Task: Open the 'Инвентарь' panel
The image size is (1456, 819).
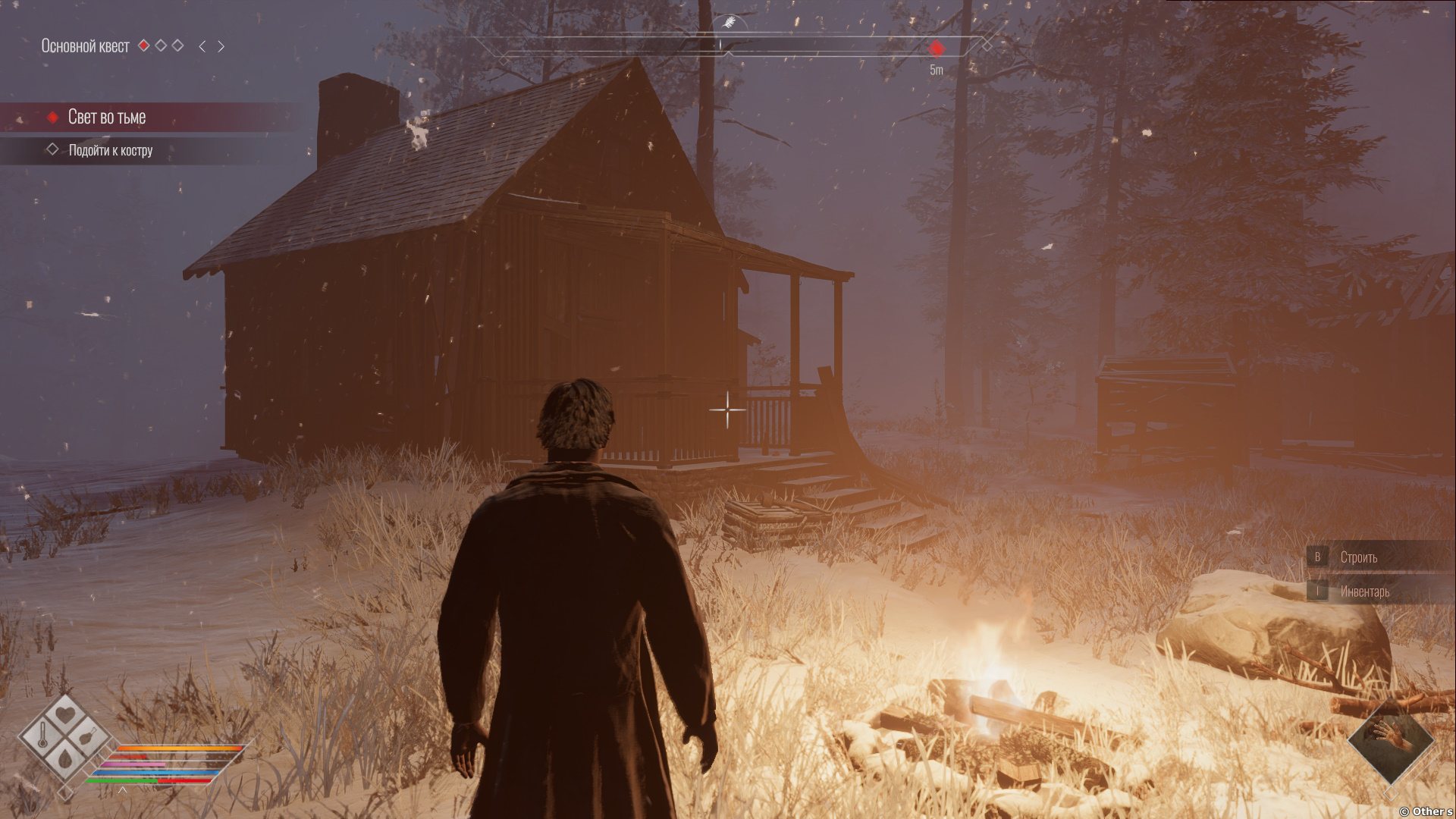Action: coord(1364,591)
